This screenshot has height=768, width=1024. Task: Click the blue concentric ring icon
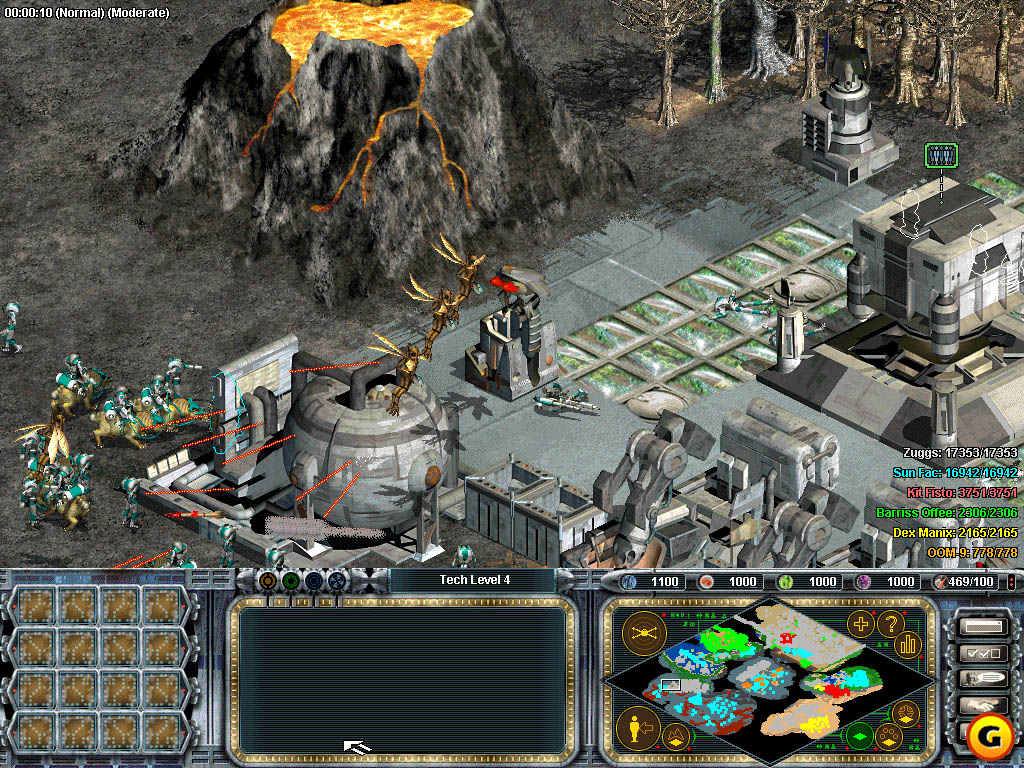coord(314,580)
